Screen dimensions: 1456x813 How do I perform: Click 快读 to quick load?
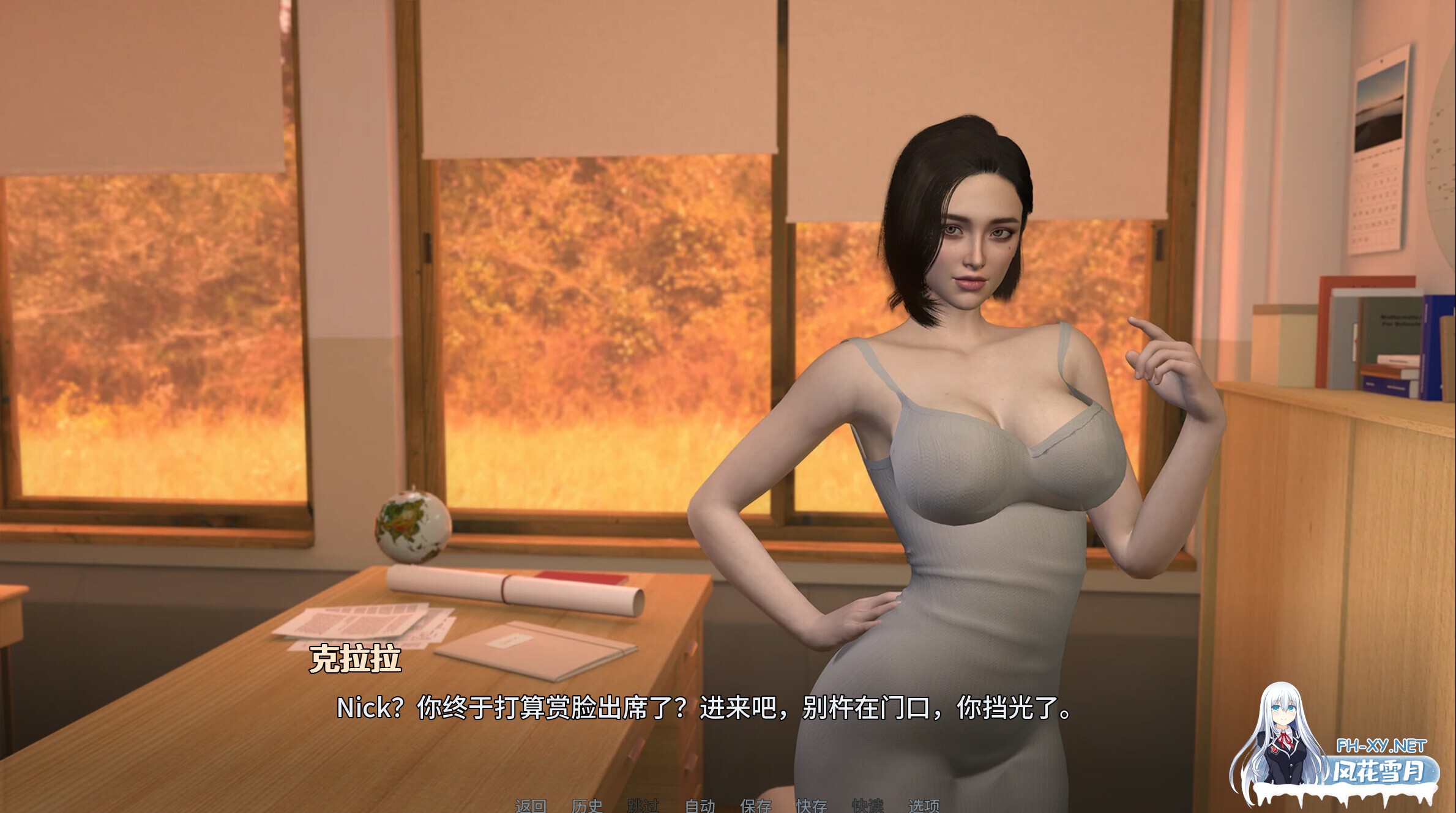click(868, 805)
